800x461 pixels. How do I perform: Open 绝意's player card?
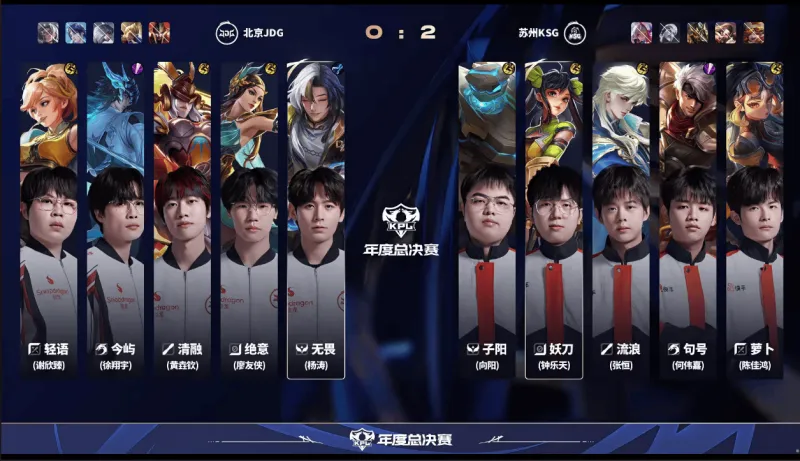tap(249, 220)
